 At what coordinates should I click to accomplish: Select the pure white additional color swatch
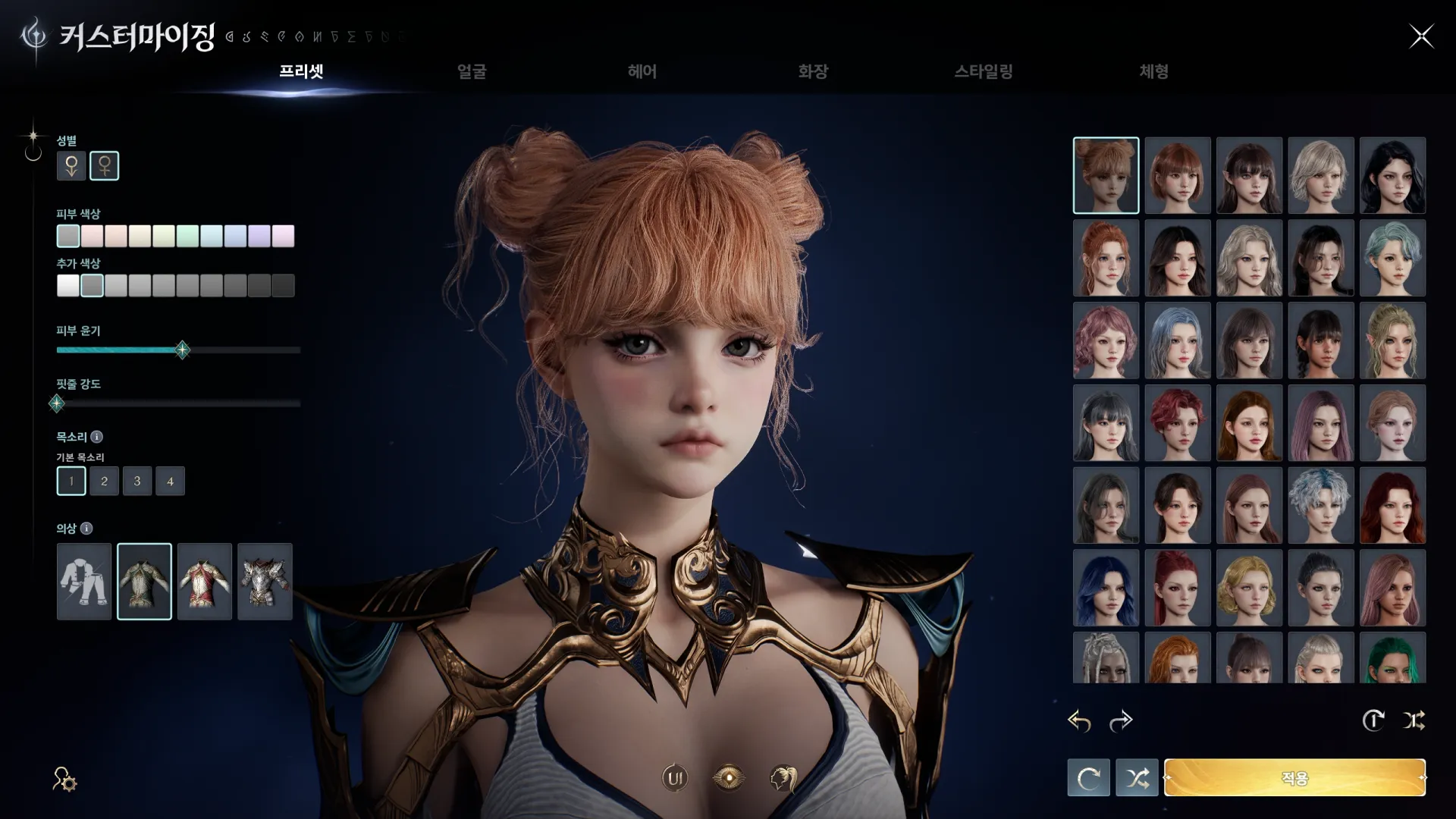(x=68, y=285)
